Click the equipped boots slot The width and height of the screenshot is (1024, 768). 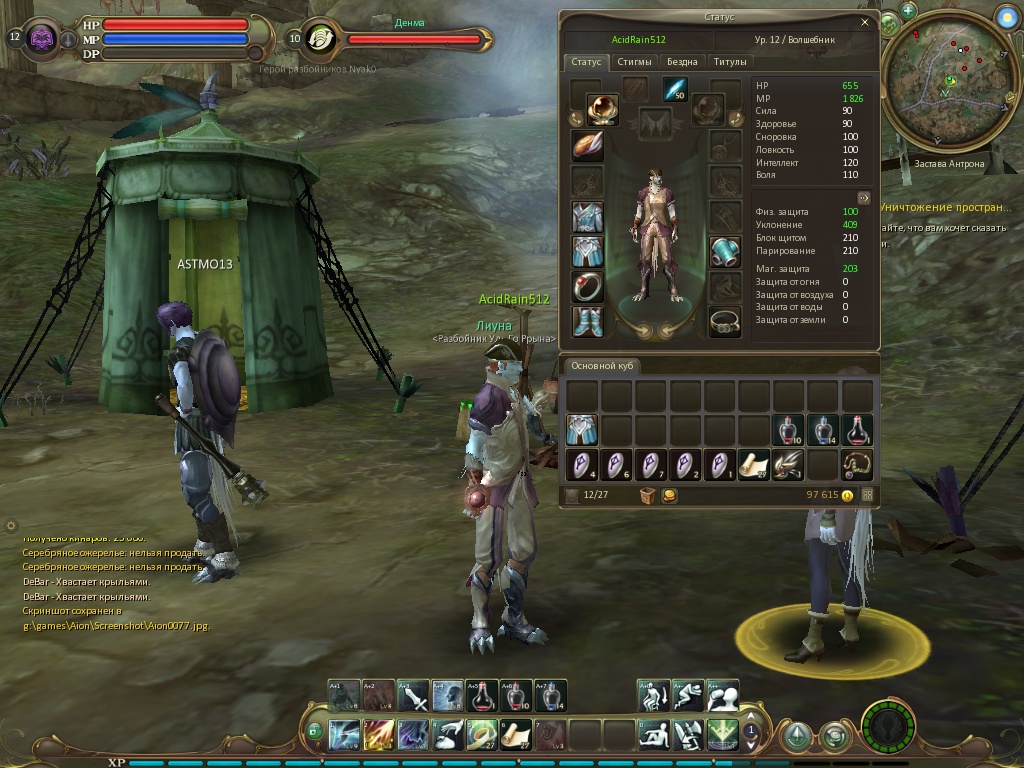(587, 321)
